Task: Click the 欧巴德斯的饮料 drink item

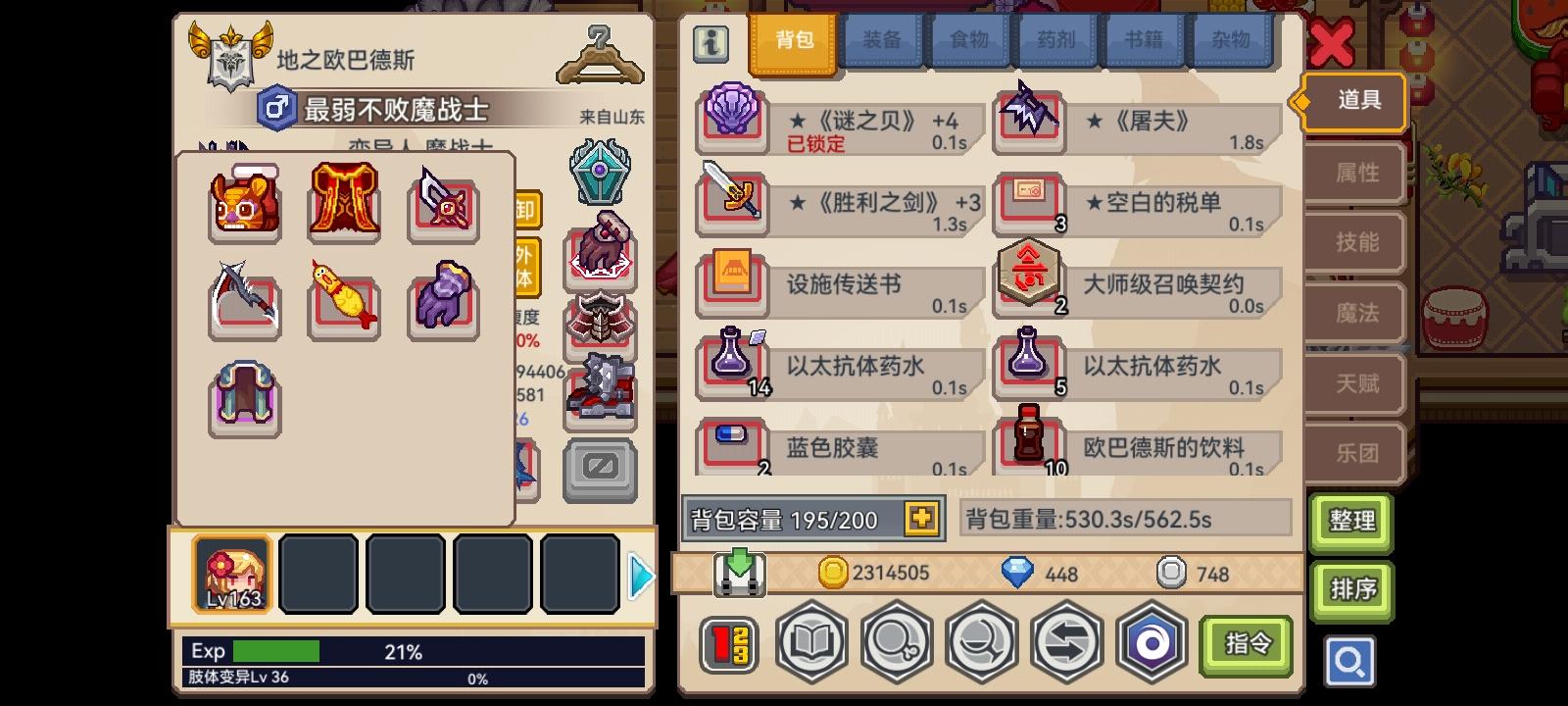Action: coord(1029,446)
